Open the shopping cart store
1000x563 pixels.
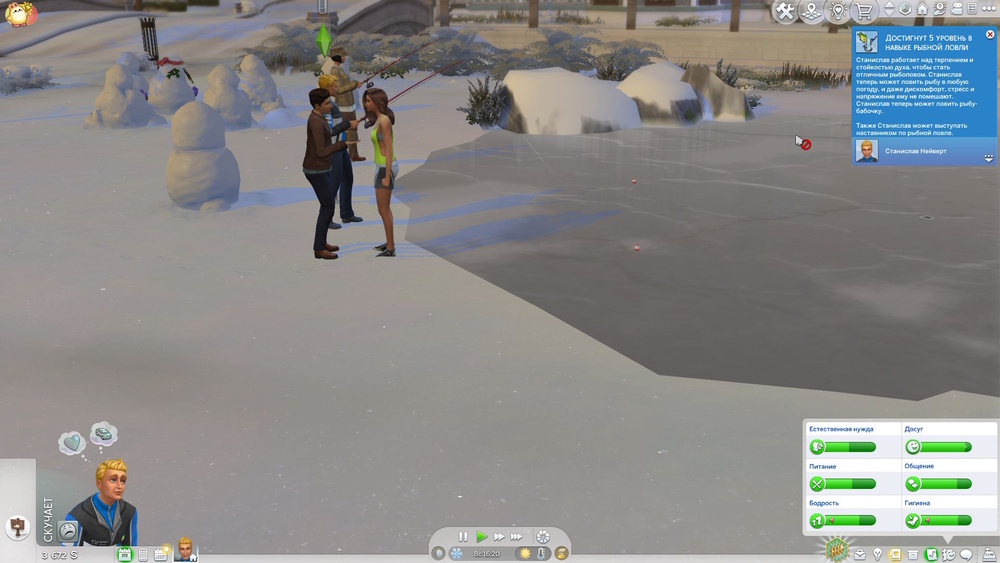coord(863,11)
